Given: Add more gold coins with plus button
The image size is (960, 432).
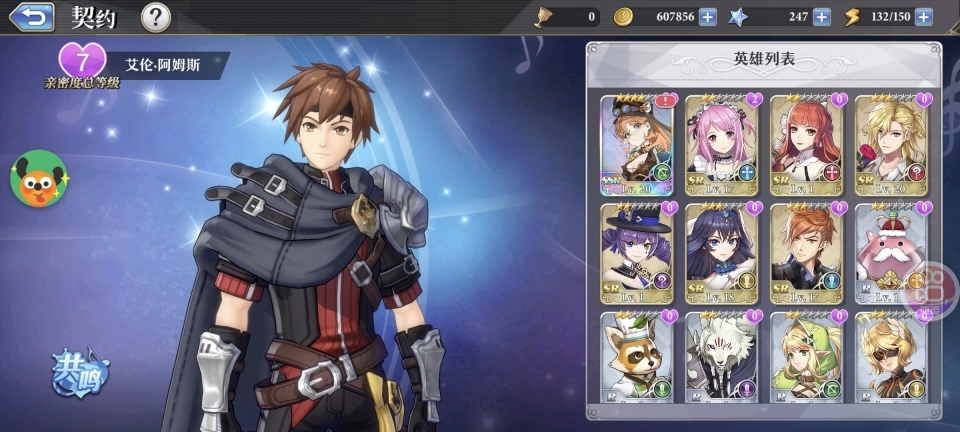Looking at the screenshot, I should click(x=707, y=16).
